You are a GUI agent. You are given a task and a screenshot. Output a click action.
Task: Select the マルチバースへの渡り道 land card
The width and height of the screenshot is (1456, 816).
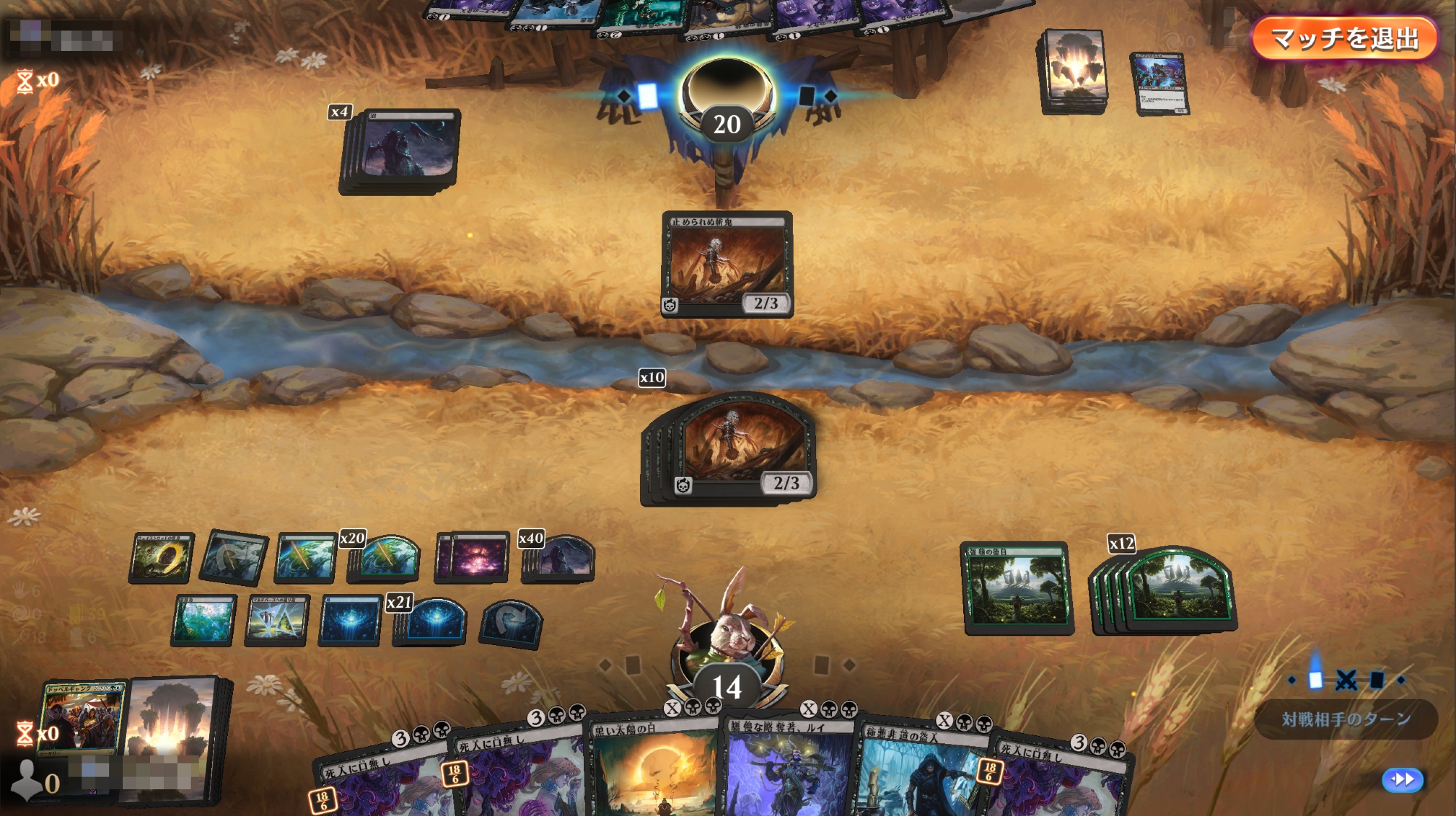click(277, 621)
